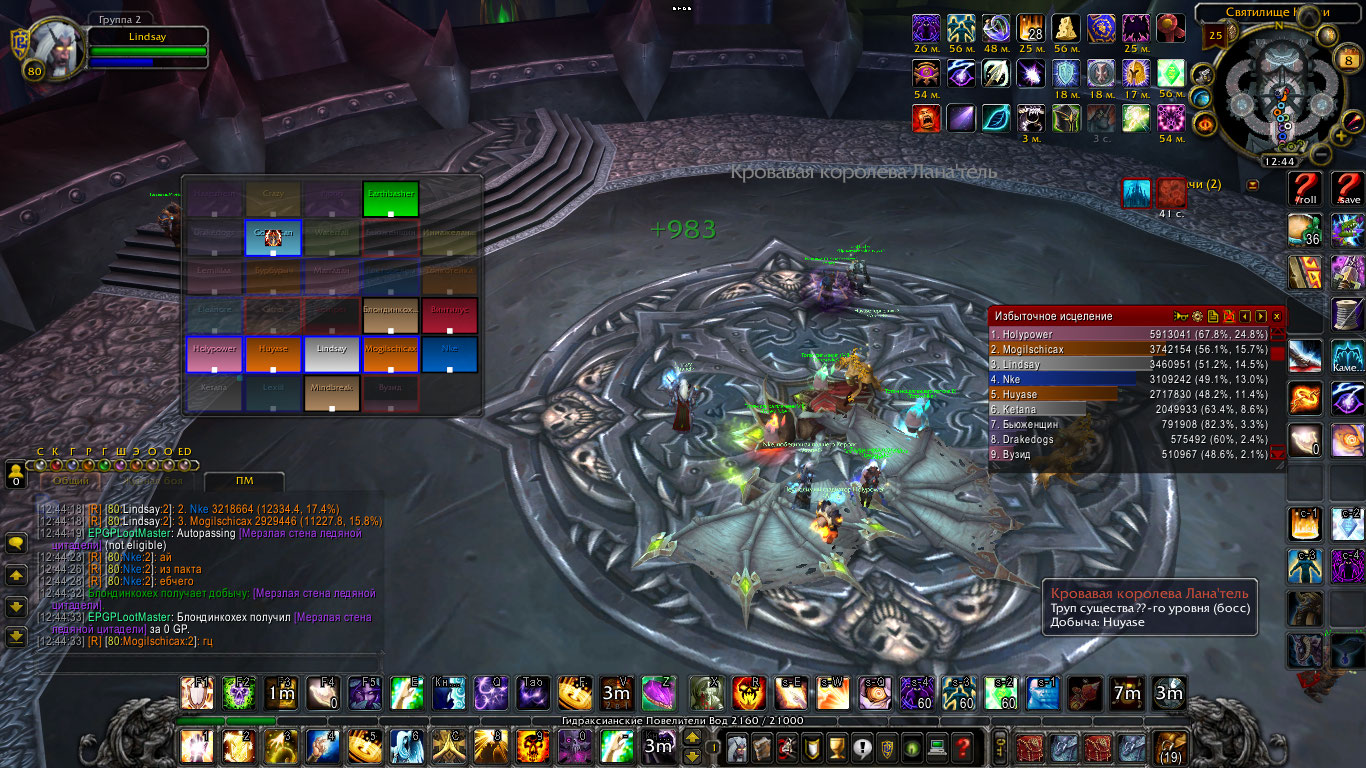Open the yellow speech bubble chat menu
Viewport: 1366px width, 768px height.
(x=16, y=543)
